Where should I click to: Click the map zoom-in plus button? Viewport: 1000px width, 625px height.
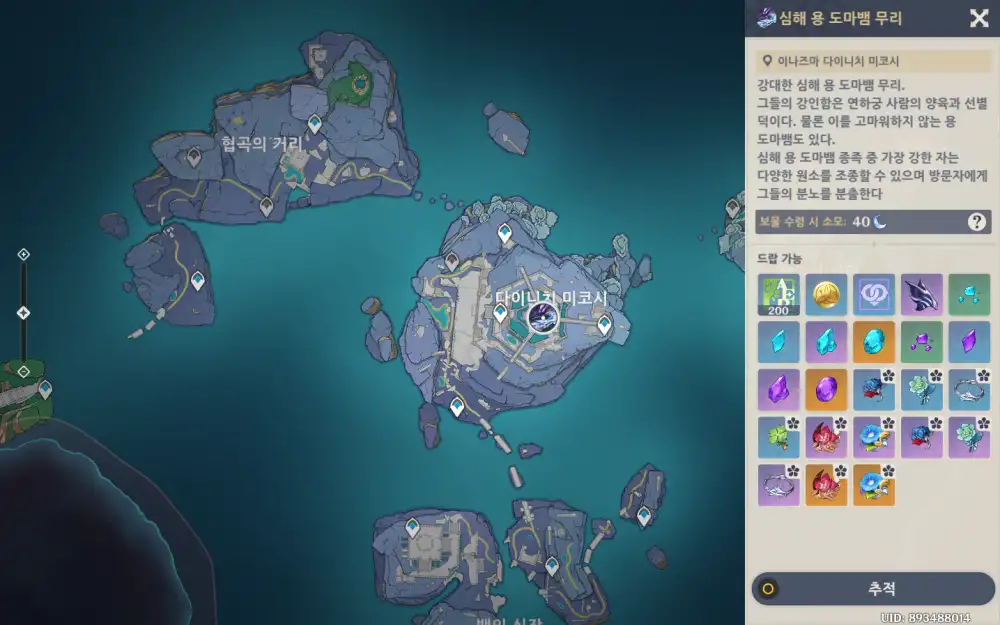(x=24, y=255)
